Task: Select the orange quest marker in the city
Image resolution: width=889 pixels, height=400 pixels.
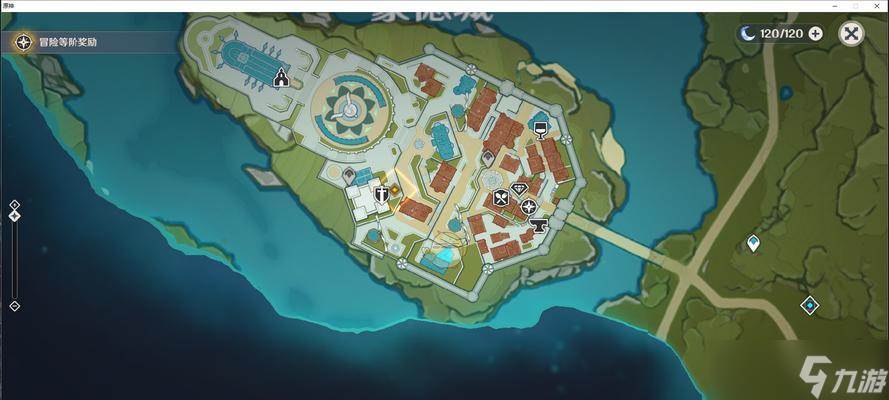Action: [x=395, y=189]
